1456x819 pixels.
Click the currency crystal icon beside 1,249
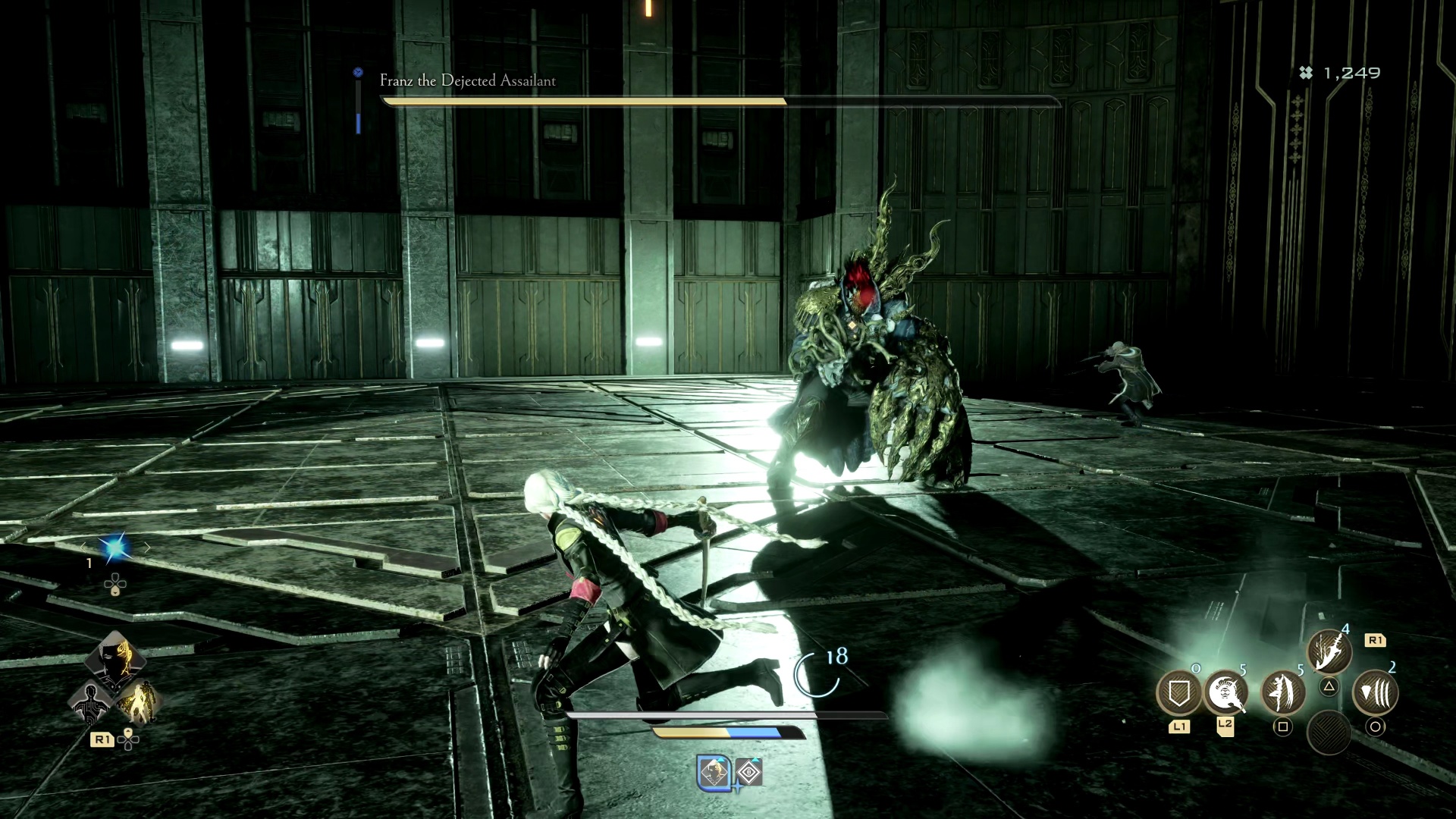tap(1306, 72)
